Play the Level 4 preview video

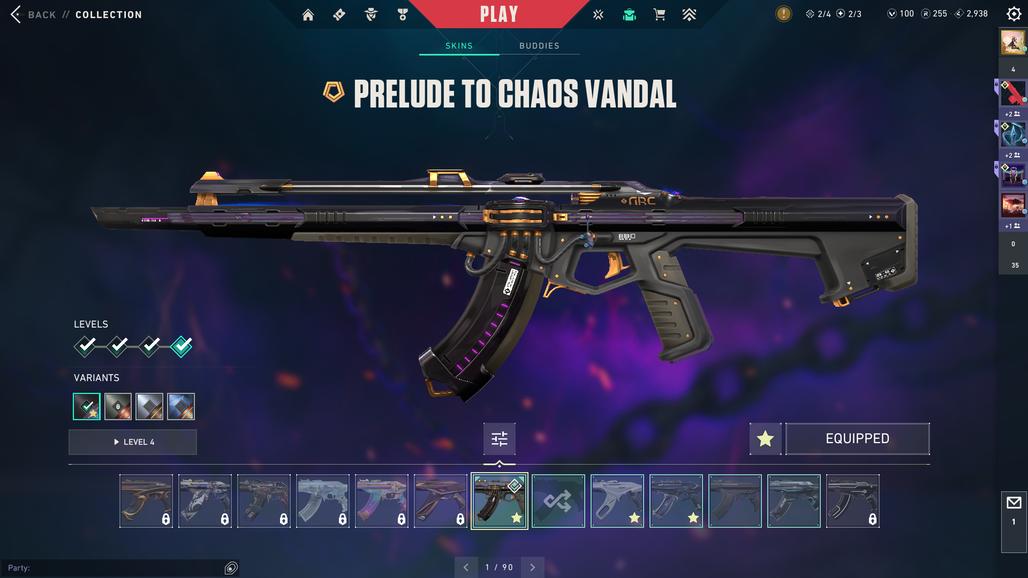[133, 442]
